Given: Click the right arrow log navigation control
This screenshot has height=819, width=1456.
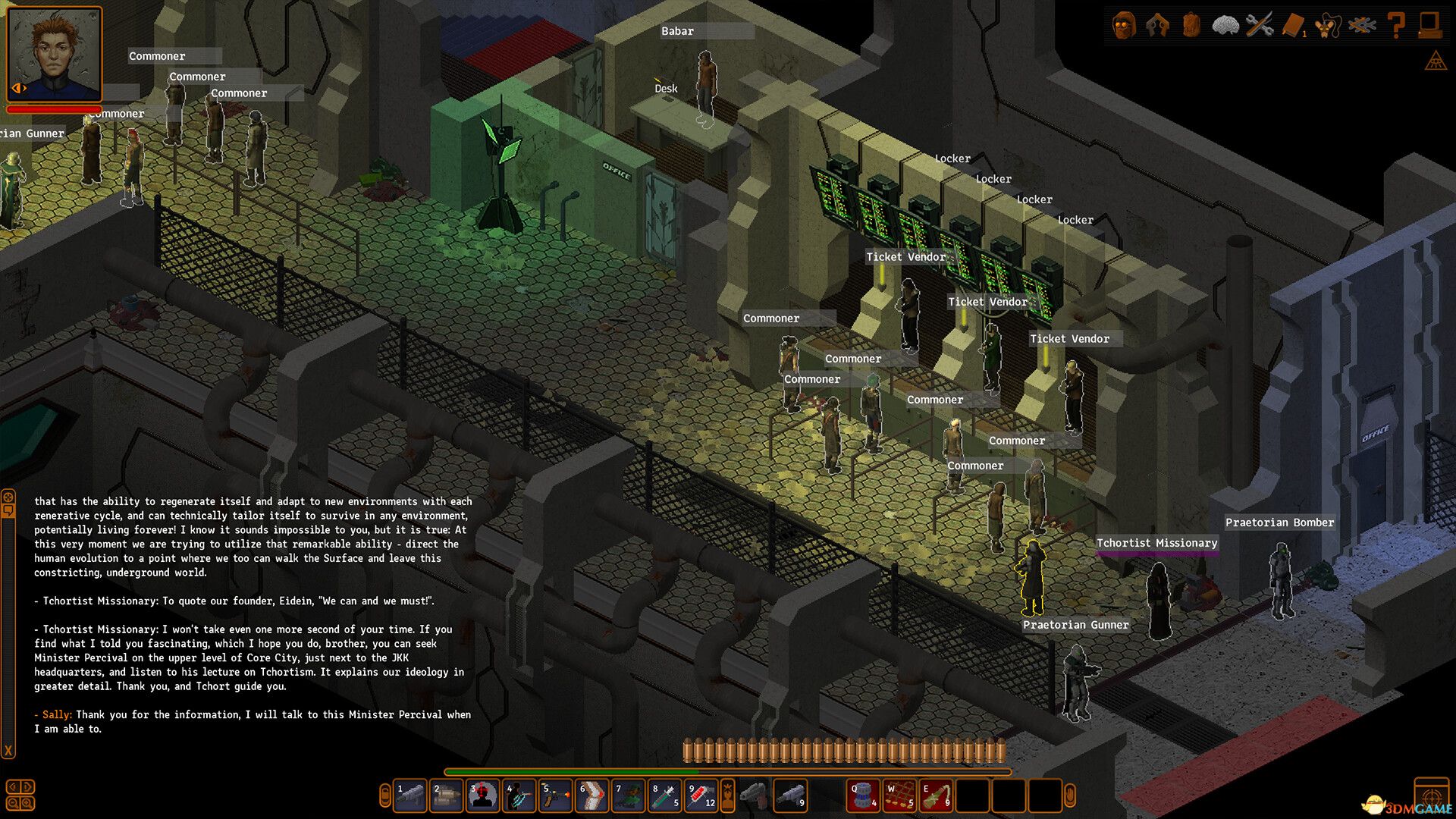Looking at the screenshot, I should click(27, 786).
